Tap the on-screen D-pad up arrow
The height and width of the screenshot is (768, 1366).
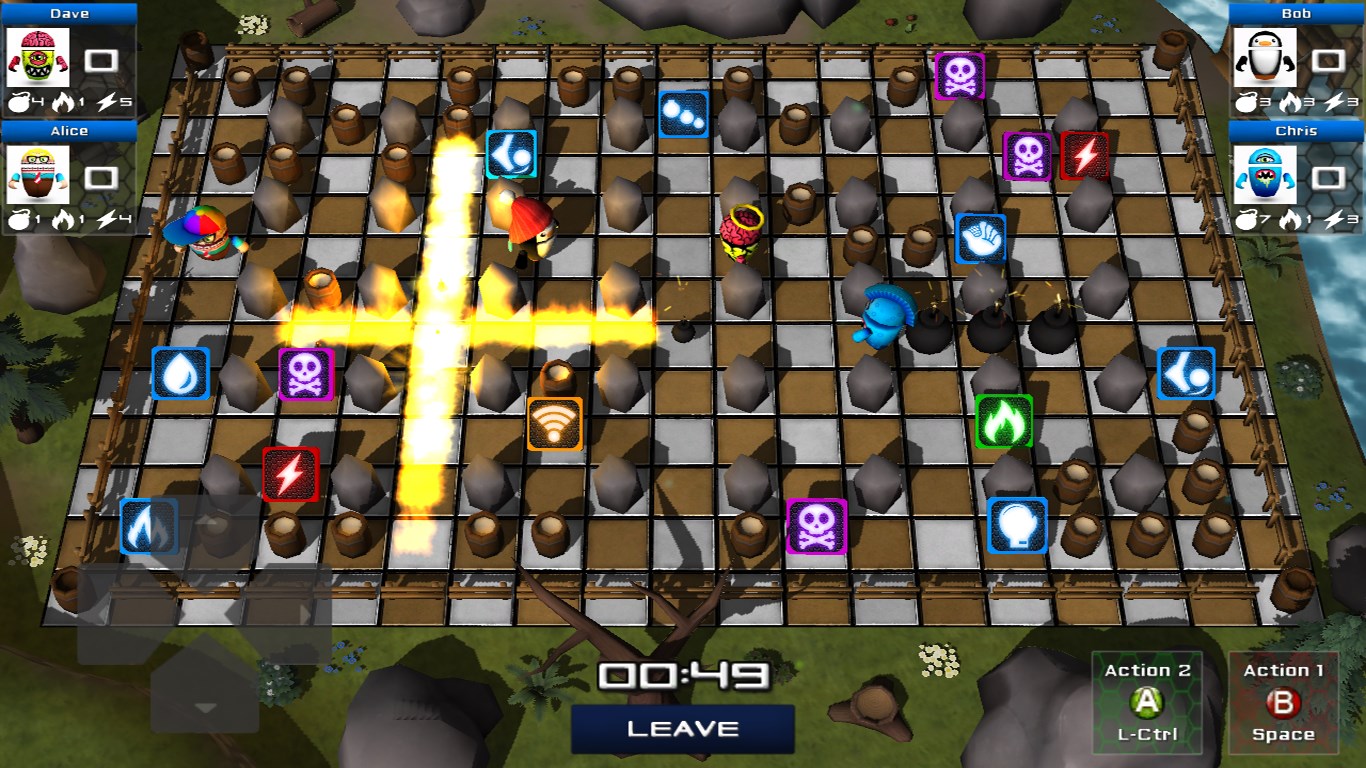pos(205,529)
